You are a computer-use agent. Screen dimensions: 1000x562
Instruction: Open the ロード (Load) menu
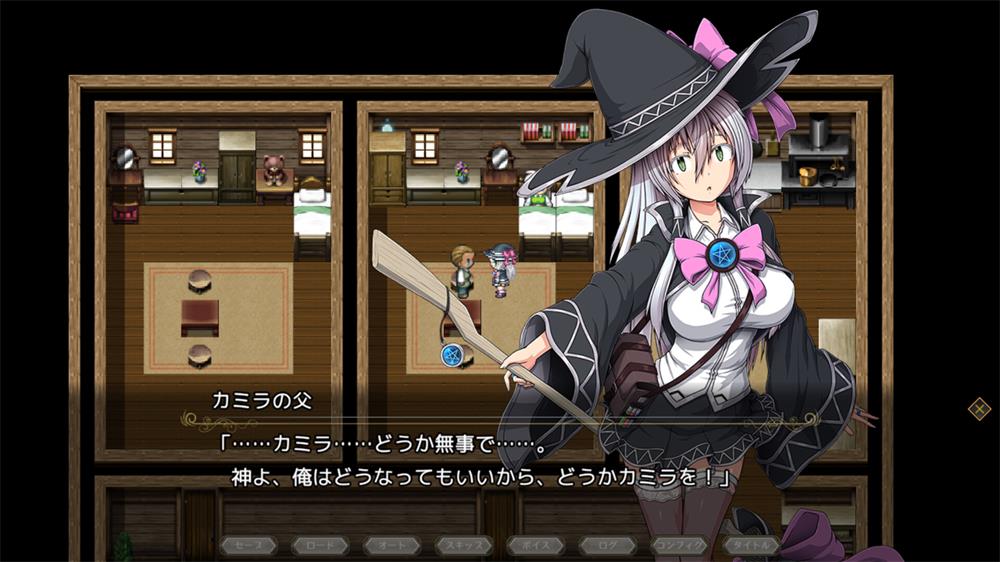(x=319, y=545)
